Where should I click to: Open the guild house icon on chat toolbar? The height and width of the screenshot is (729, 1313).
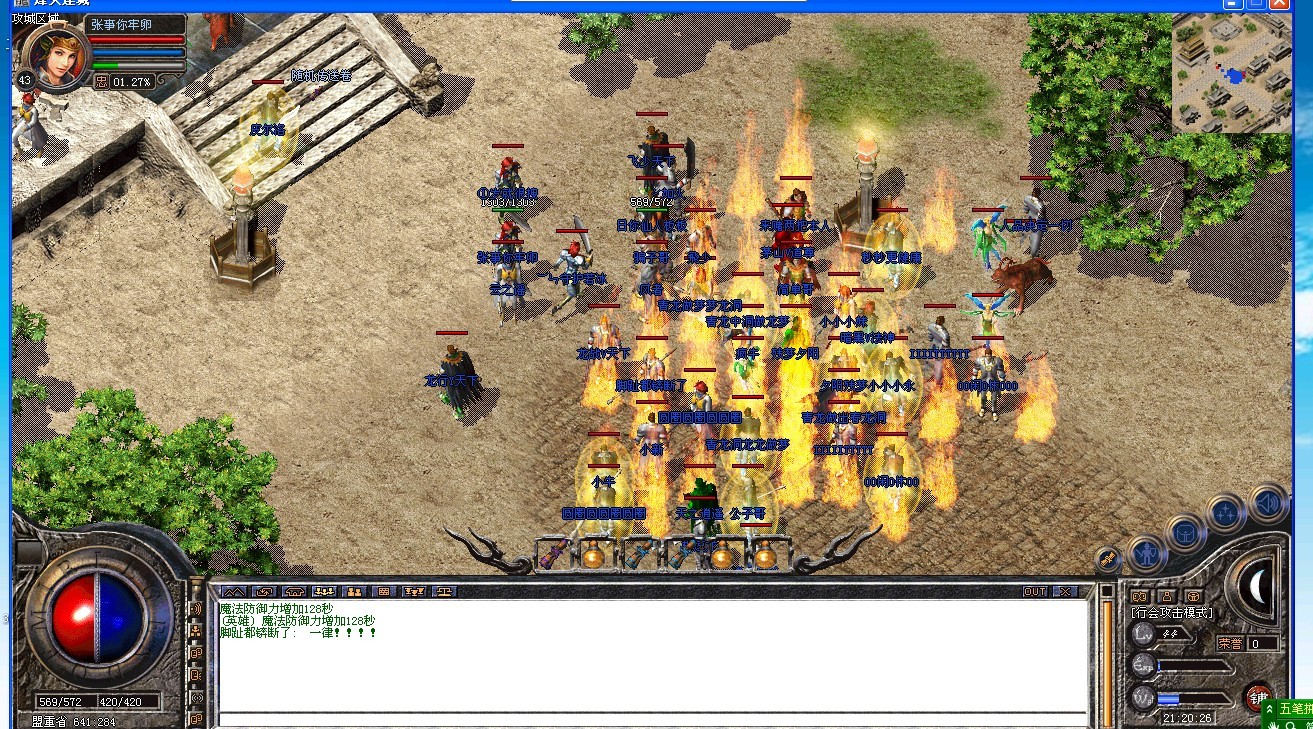point(295,591)
